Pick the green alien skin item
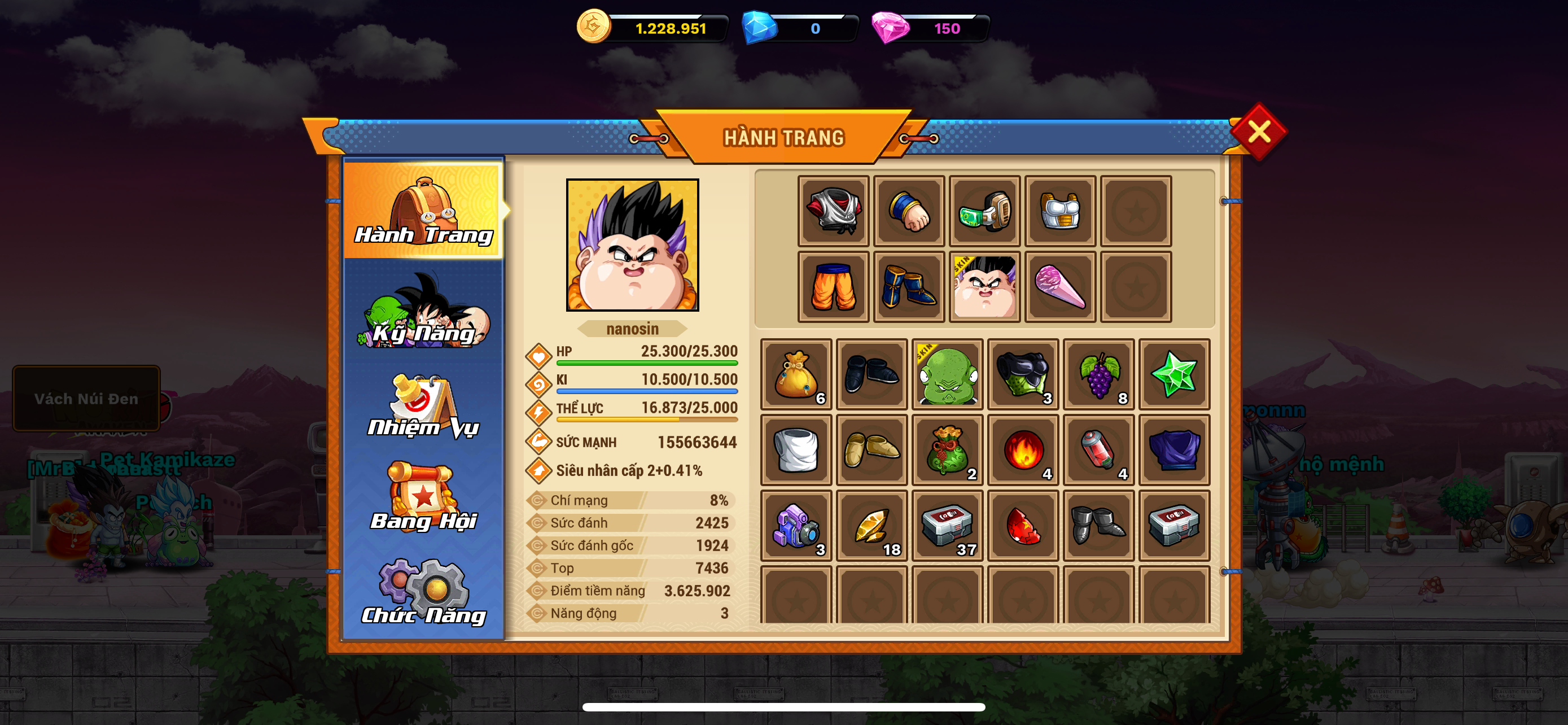Image resolution: width=1568 pixels, height=725 pixels. pos(947,374)
